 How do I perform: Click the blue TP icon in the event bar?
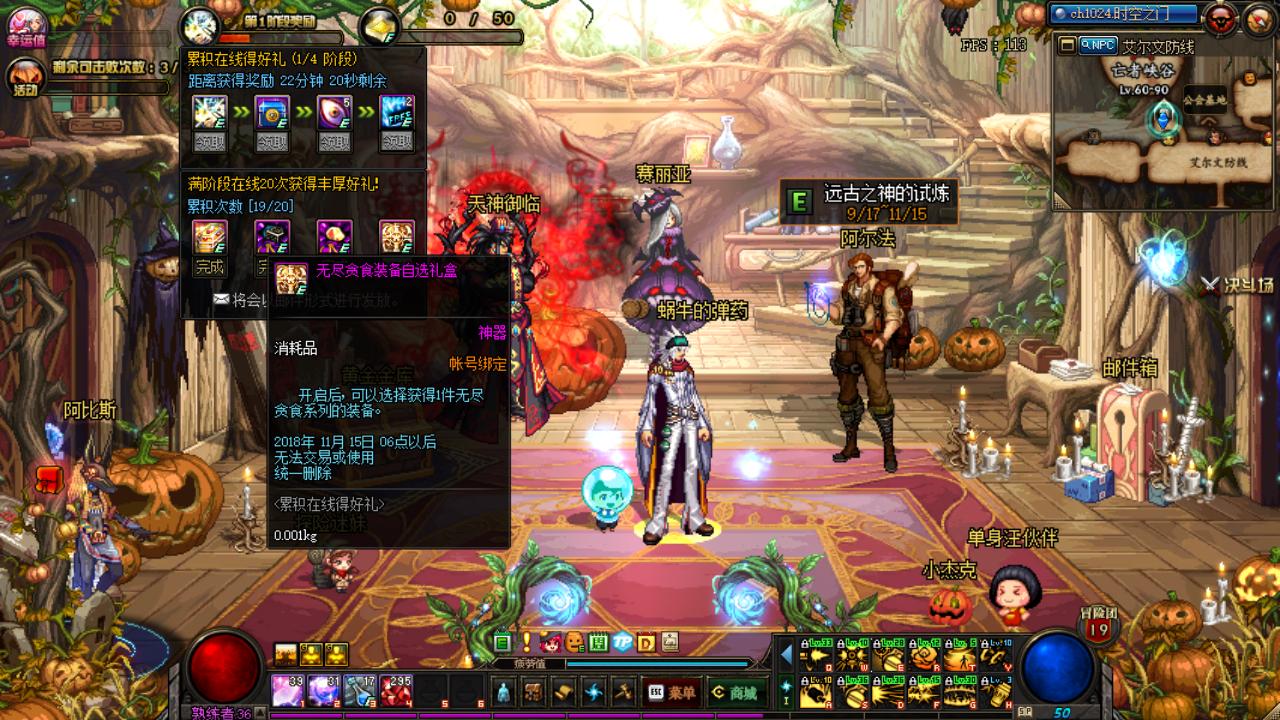pos(622,642)
